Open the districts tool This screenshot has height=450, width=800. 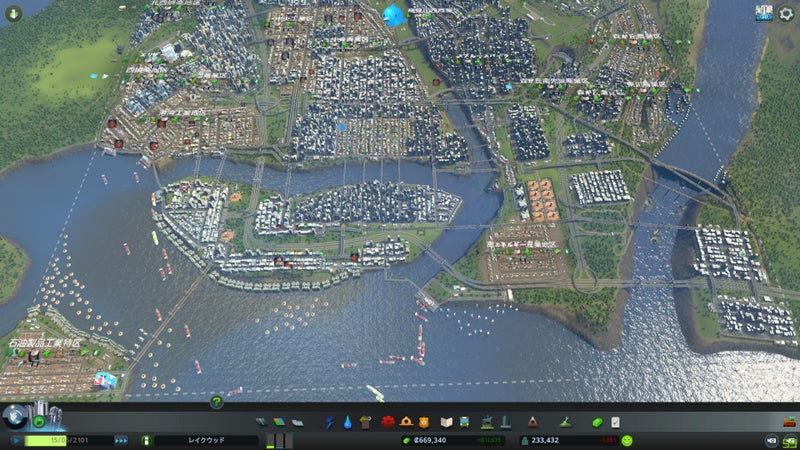pyautogui.click(x=298, y=422)
